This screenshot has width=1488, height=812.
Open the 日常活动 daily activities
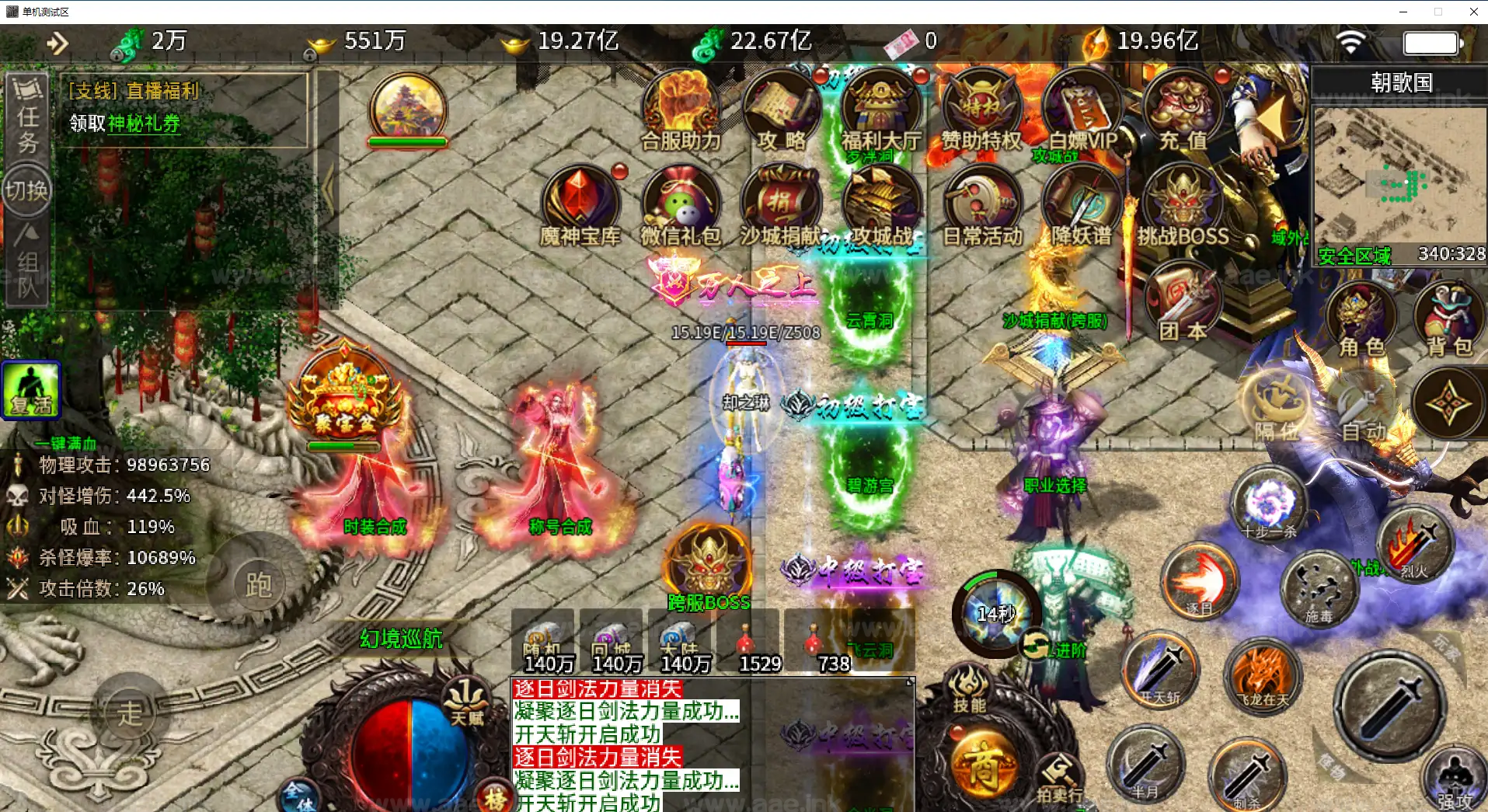click(x=982, y=205)
